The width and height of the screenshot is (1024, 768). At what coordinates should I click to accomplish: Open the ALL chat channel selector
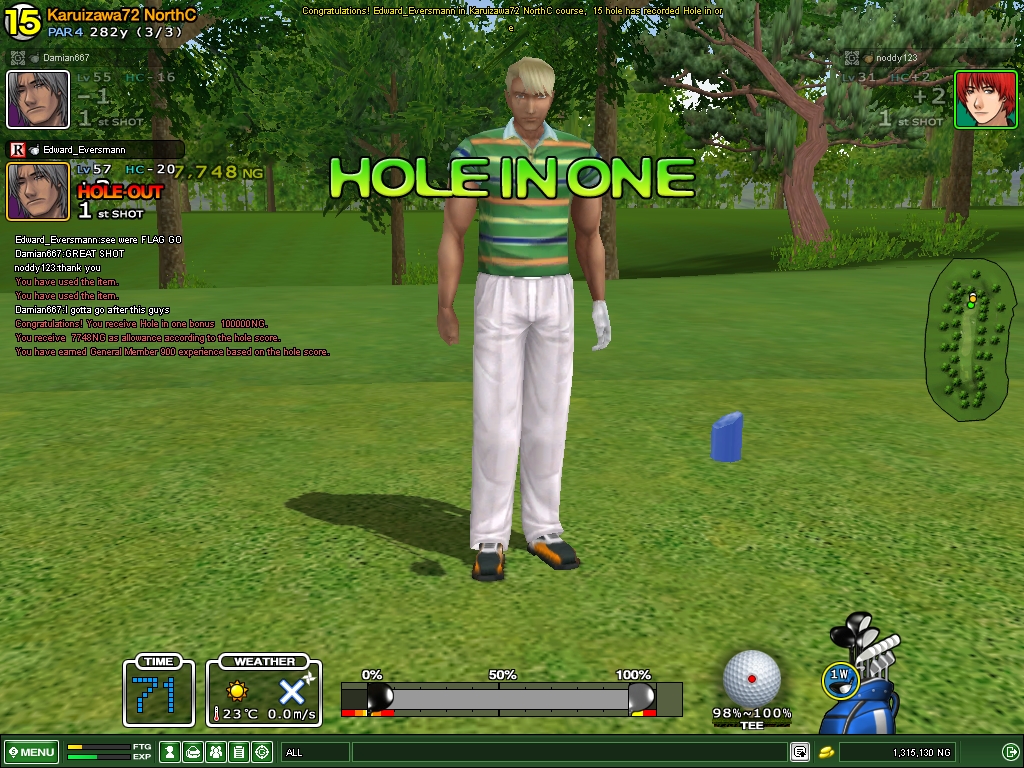[x=315, y=752]
